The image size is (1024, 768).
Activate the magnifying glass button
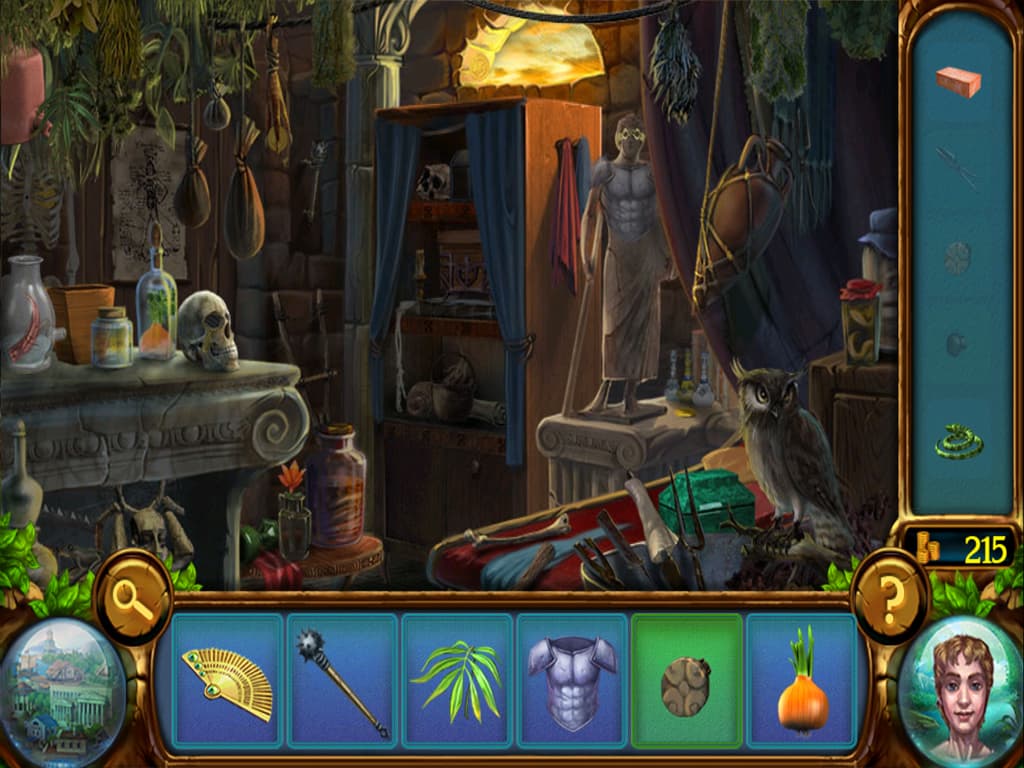[x=134, y=598]
